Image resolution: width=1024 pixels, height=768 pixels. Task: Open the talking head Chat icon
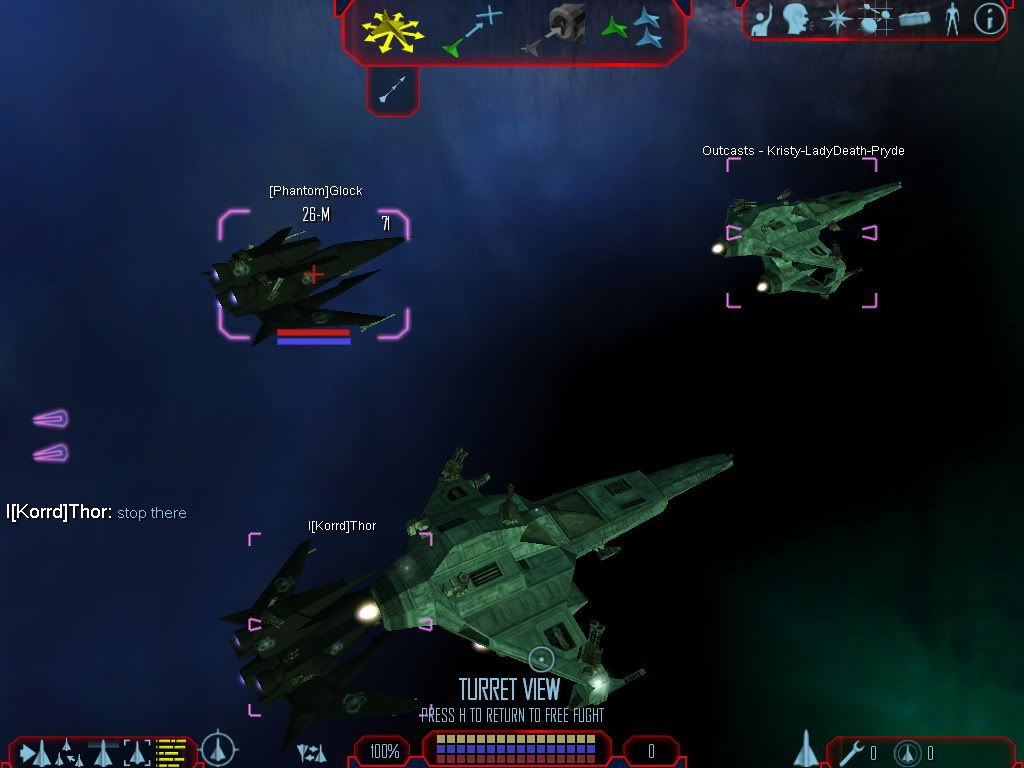pyautogui.click(x=796, y=19)
